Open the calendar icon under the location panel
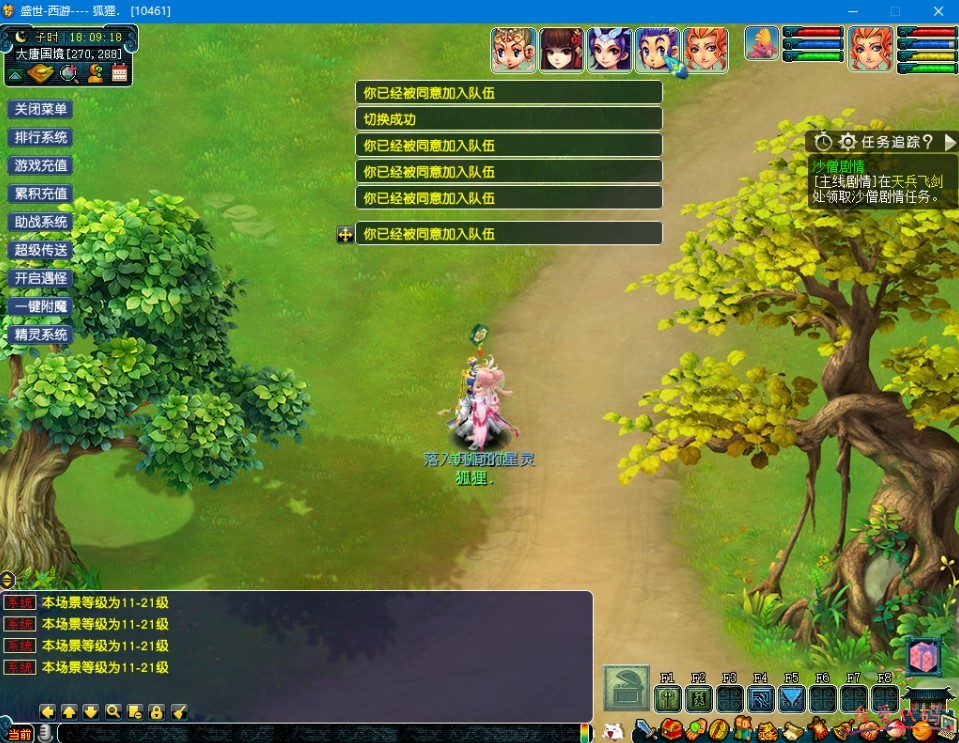The image size is (959, 743). 120,73
